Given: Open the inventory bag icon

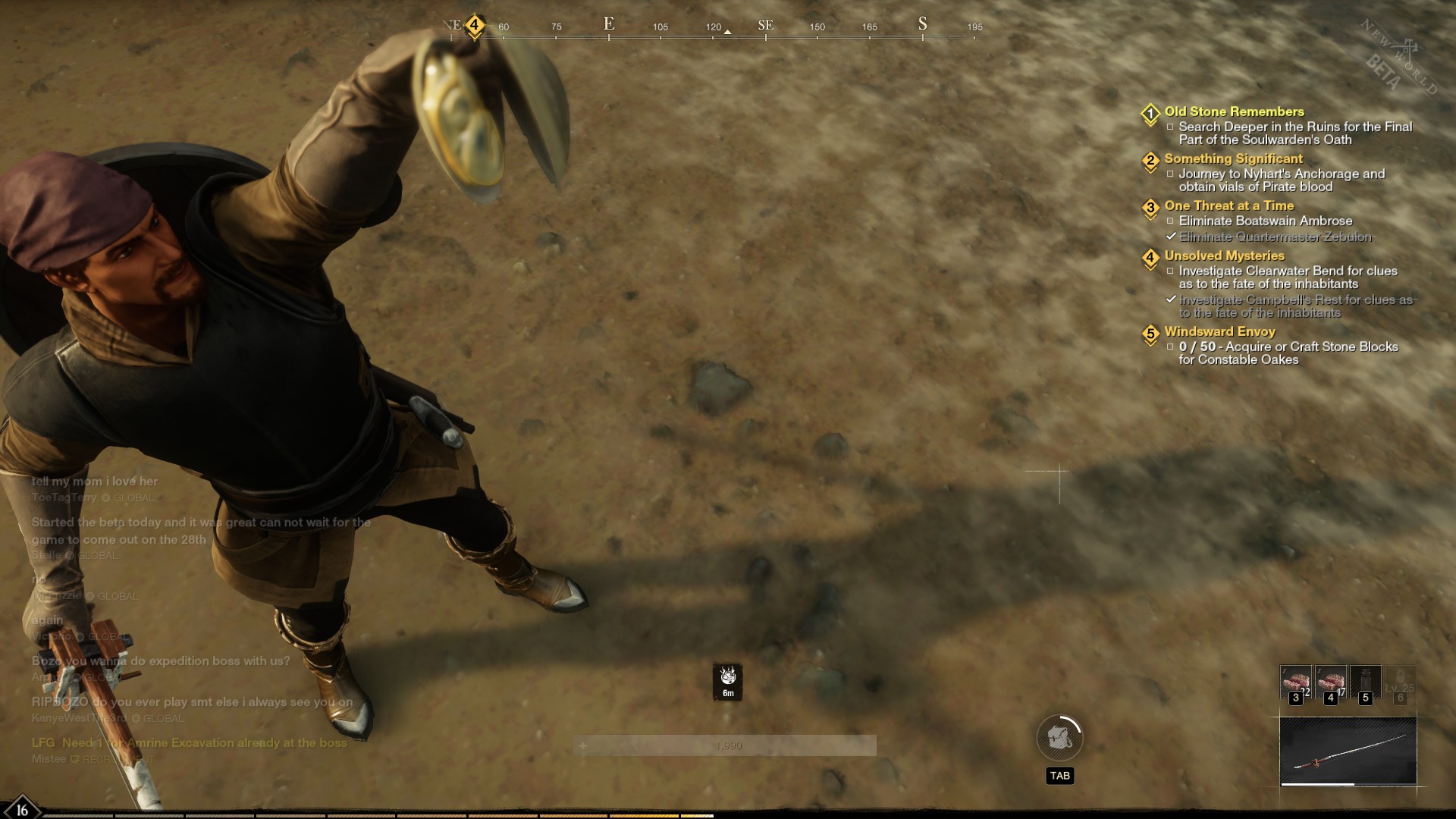Looking at the screenshot, I should coord(1059,737).
